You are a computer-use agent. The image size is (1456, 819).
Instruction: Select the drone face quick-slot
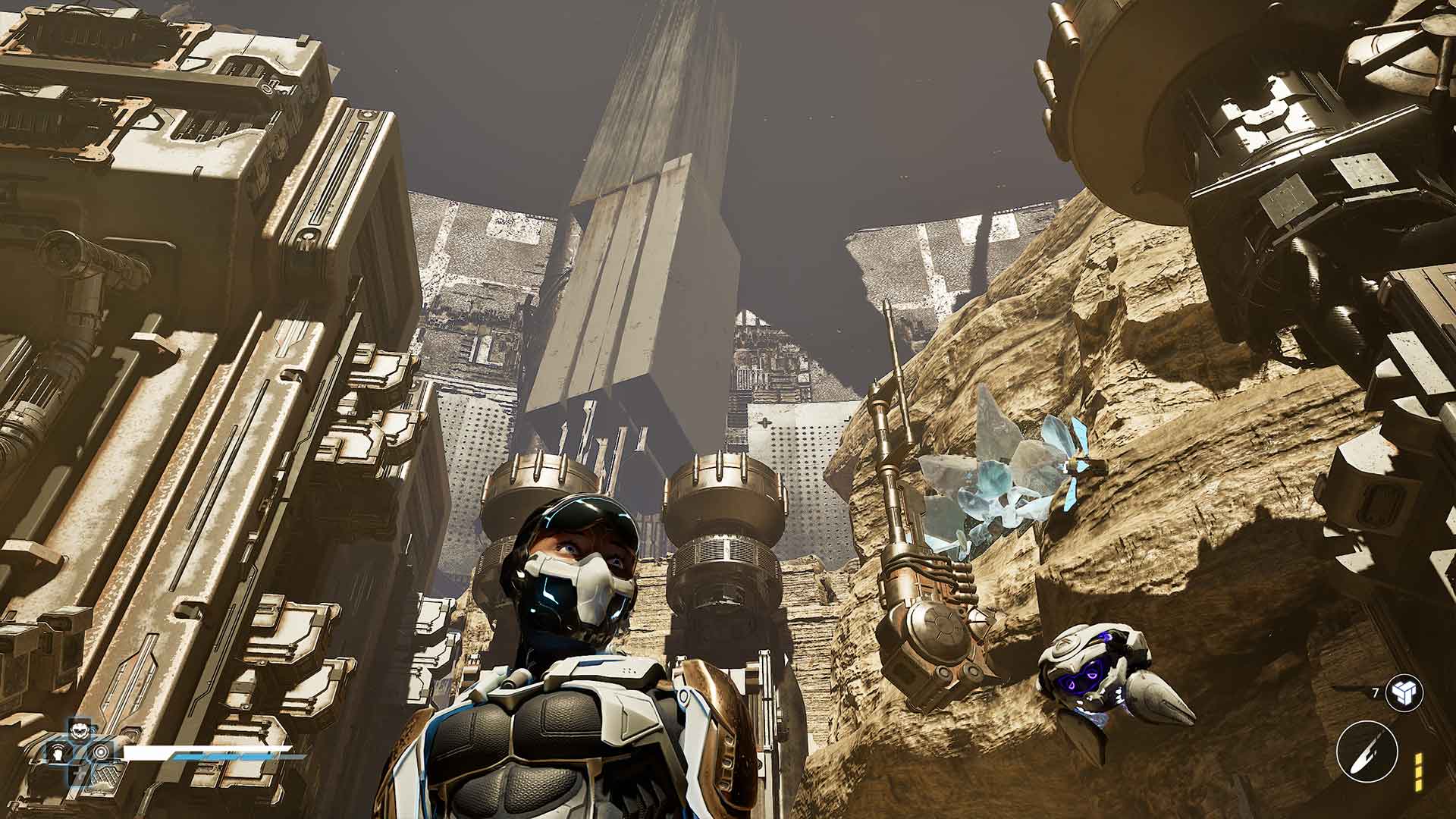77,733
